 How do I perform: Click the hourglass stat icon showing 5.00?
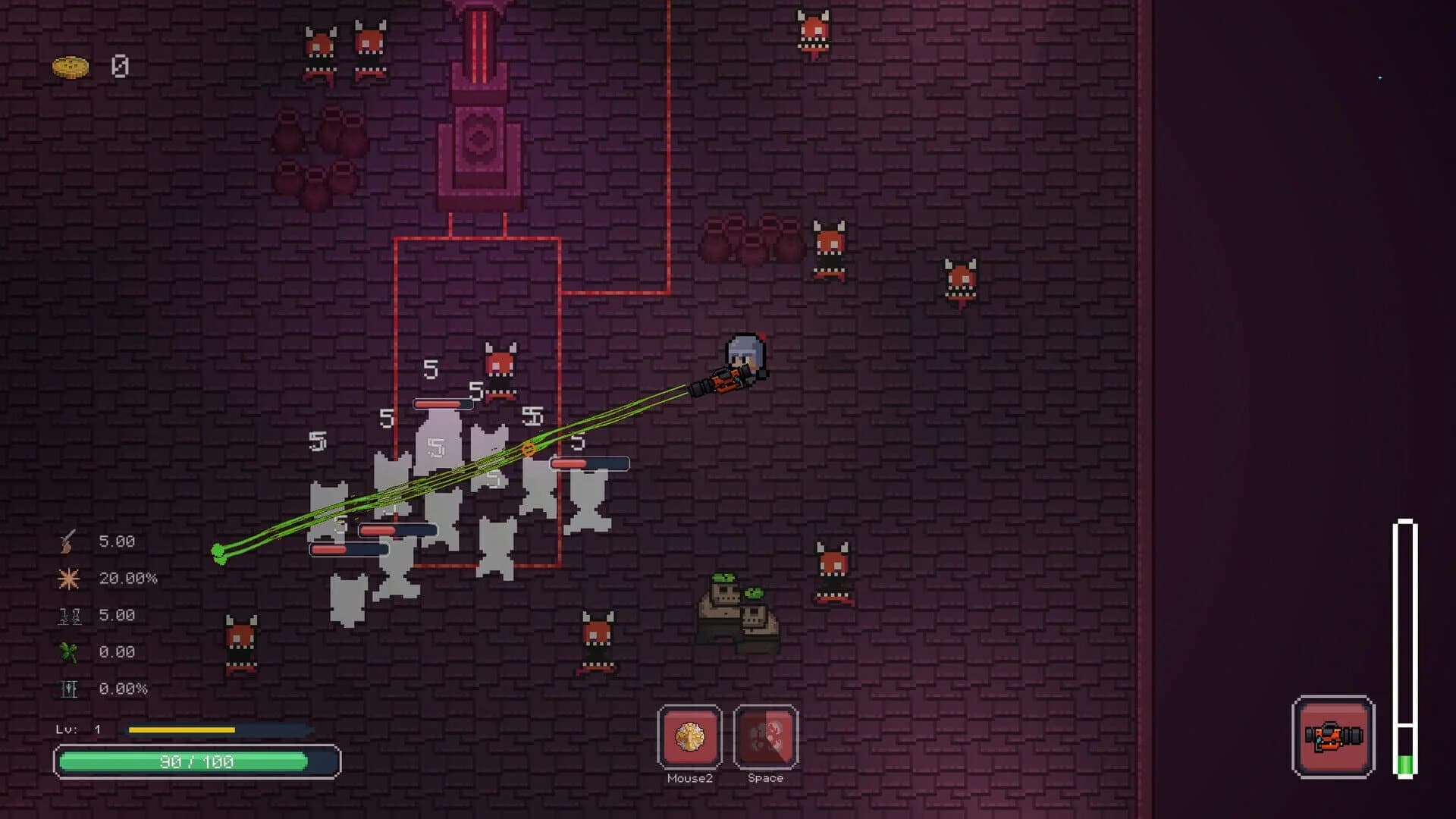click(68, 614)
